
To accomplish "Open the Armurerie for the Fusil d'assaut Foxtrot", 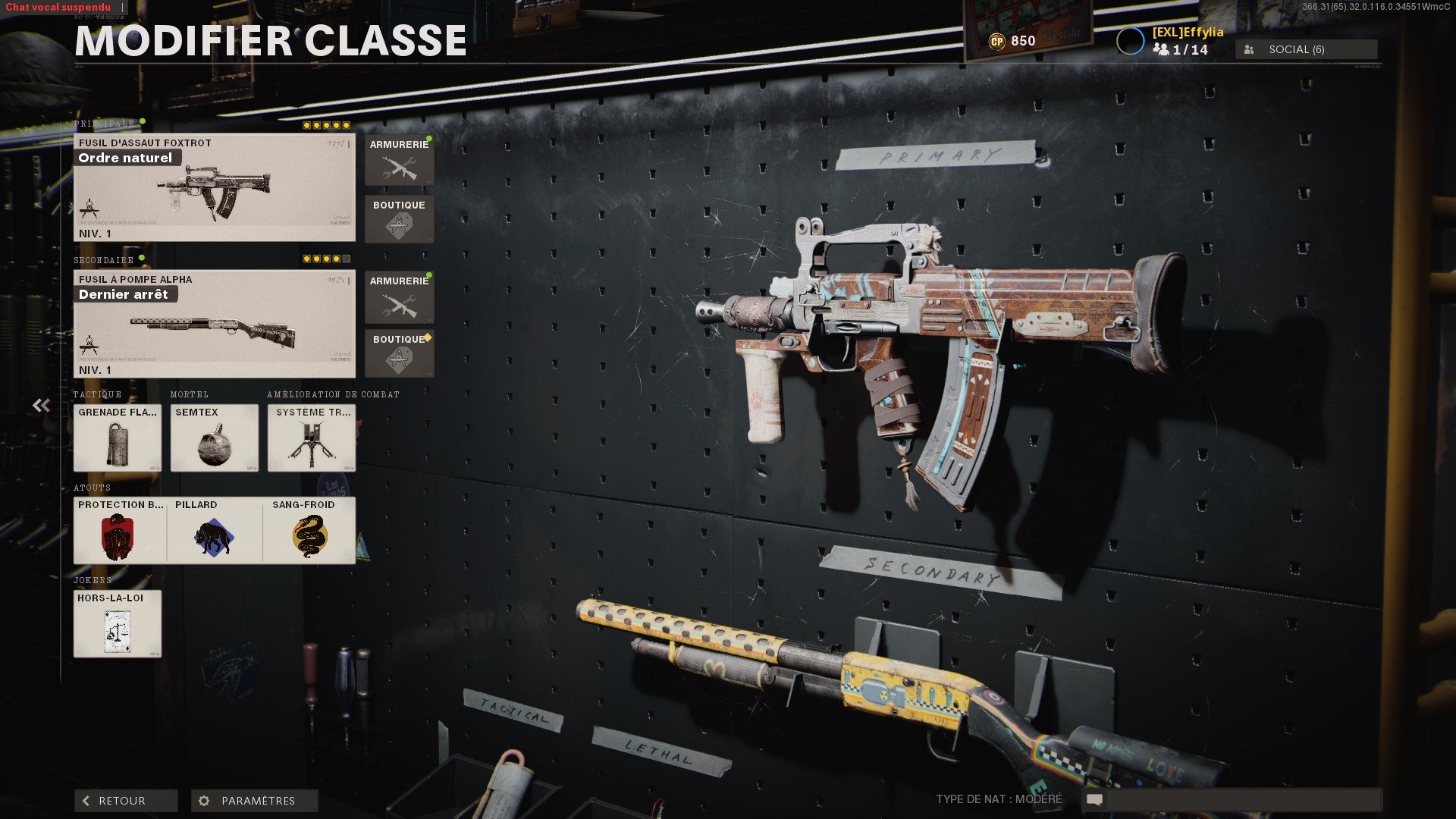I will coord(400,161).
